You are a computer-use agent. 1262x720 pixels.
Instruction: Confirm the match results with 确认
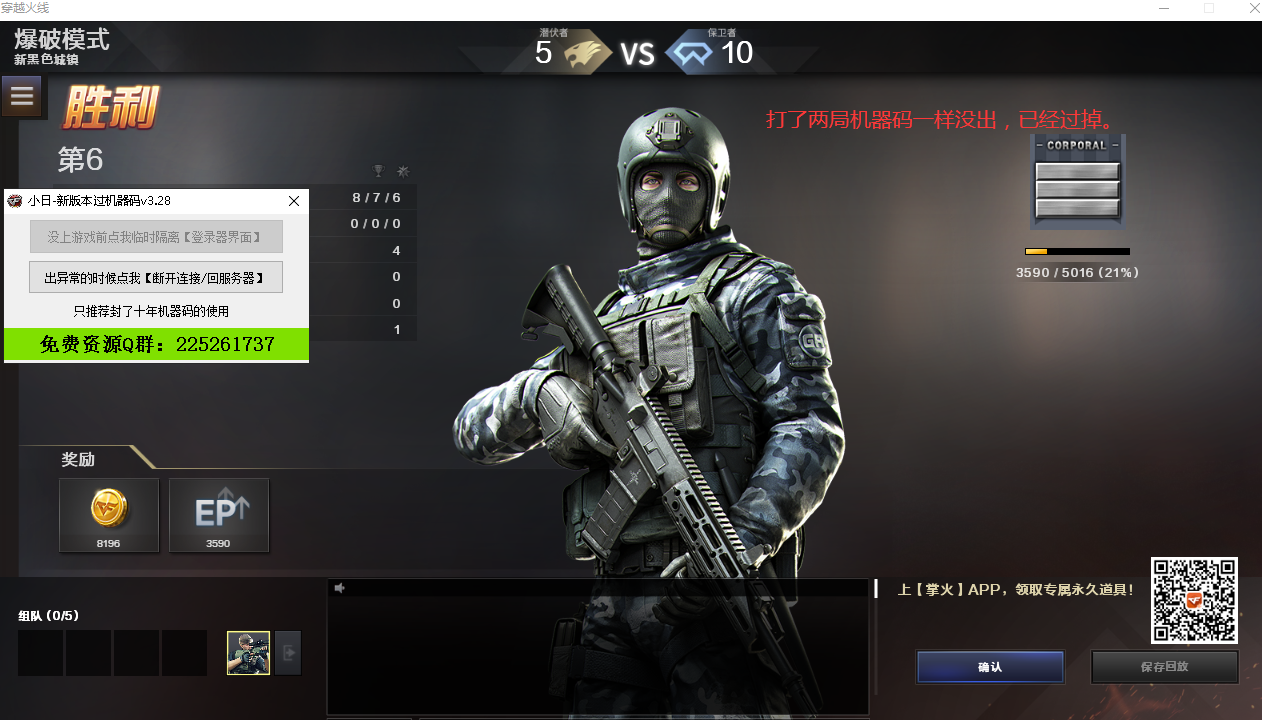(989, 667)
